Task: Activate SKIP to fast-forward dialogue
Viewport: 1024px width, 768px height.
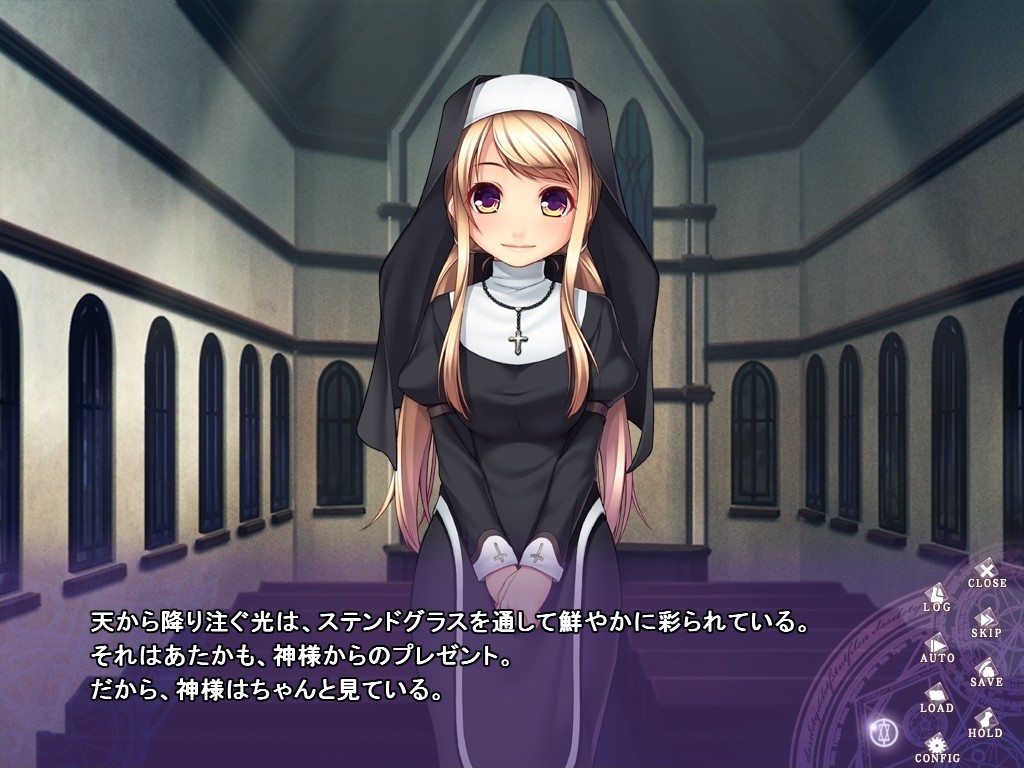Action: [986, 622]
